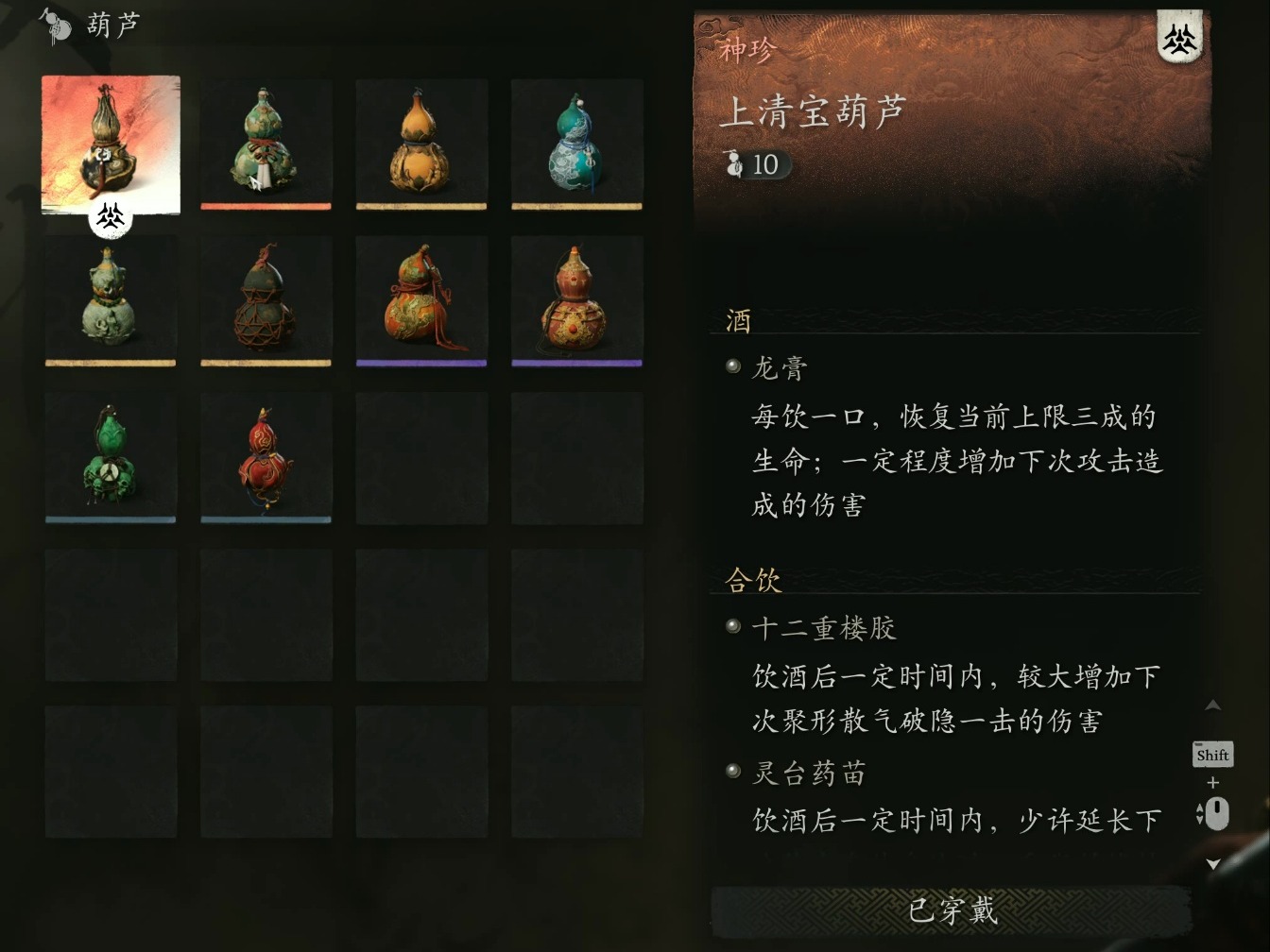Click the flame badge under the equipped gourd thumbnail

click(111, 217)
